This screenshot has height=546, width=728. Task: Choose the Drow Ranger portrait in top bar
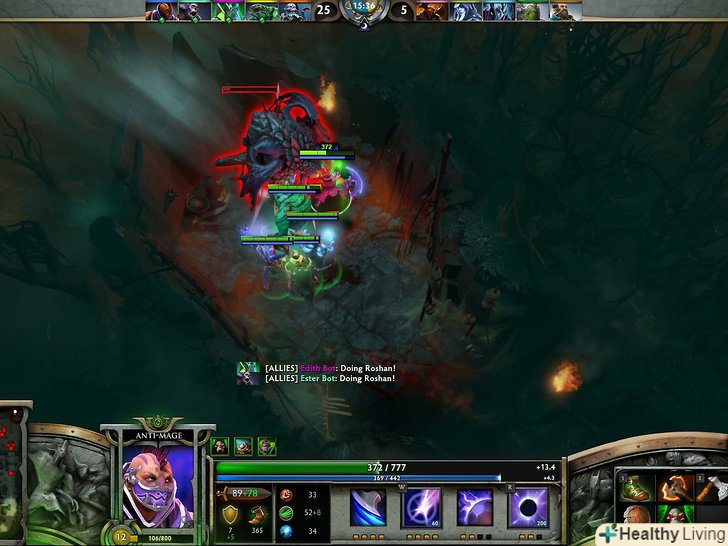click(x=464, y=11)
